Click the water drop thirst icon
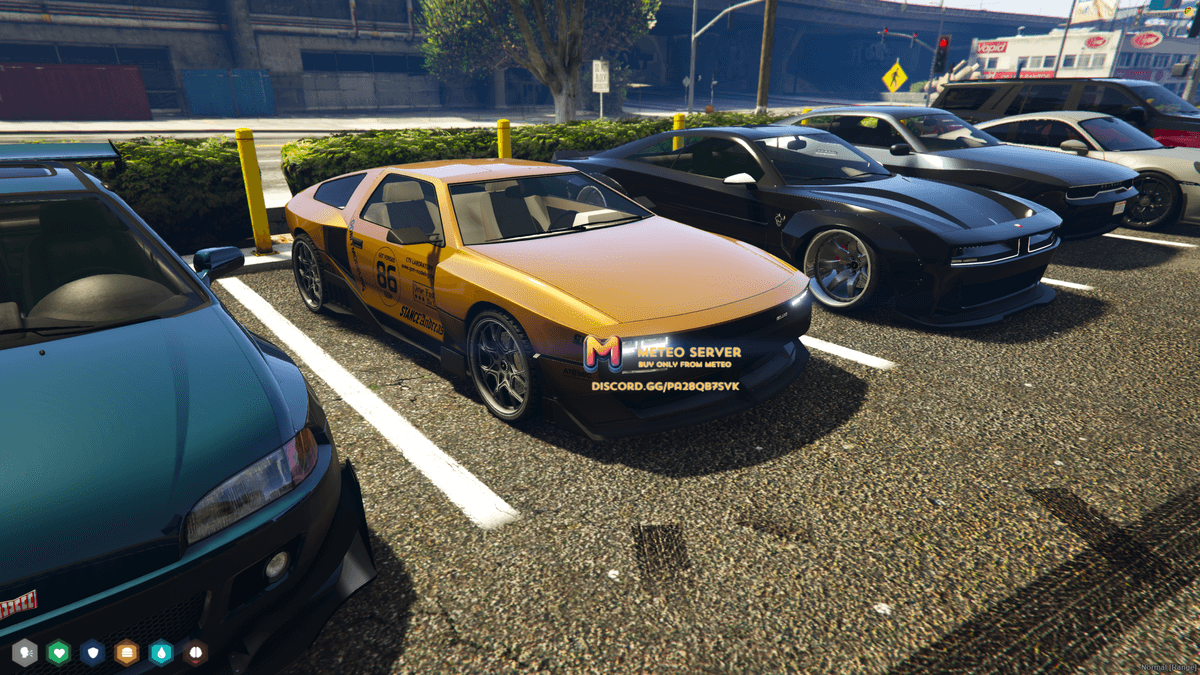The height and width of the screenshot is (675, 1200). pos(161,653)
